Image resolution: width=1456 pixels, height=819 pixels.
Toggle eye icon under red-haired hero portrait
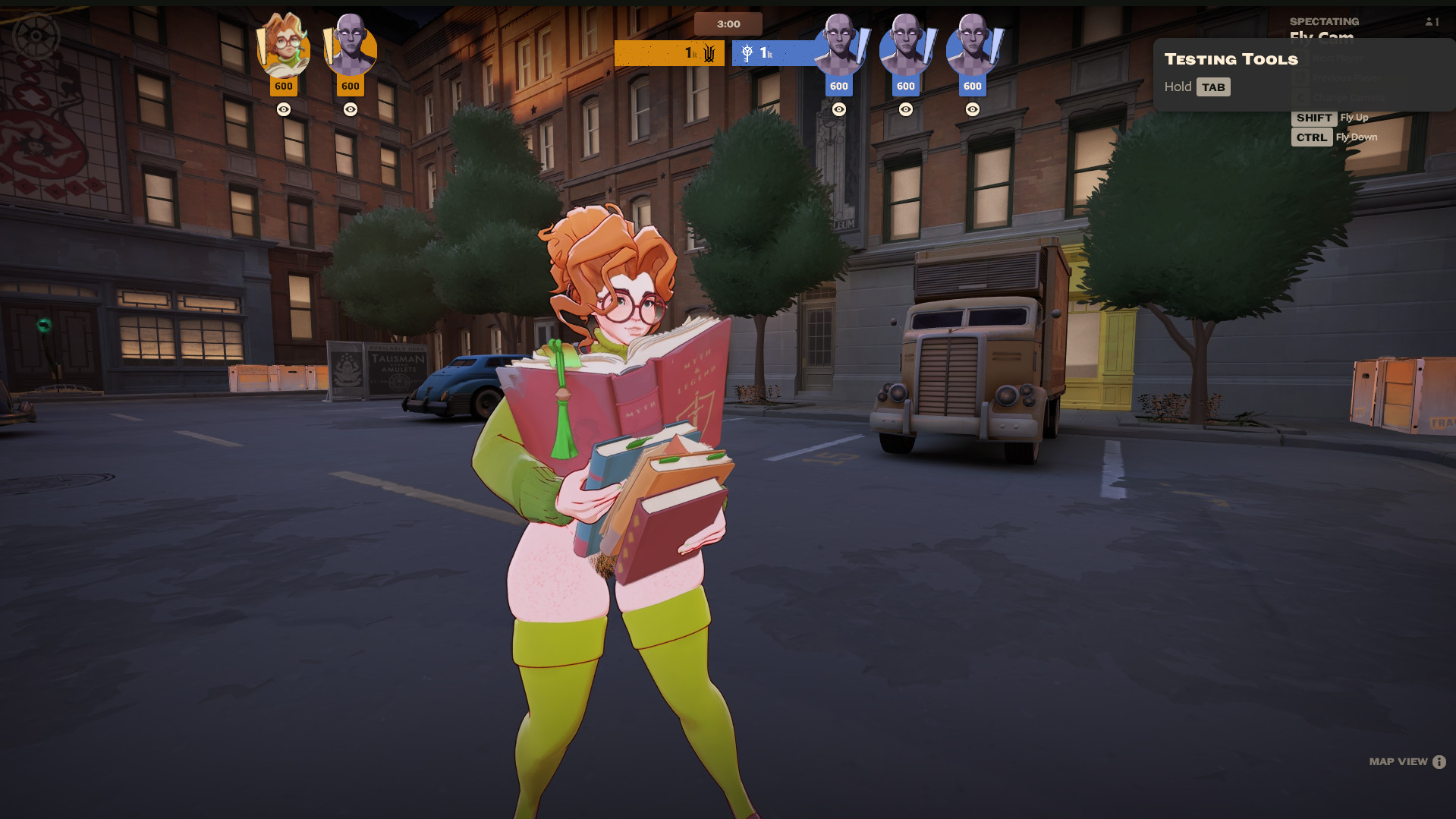[284, 109]
